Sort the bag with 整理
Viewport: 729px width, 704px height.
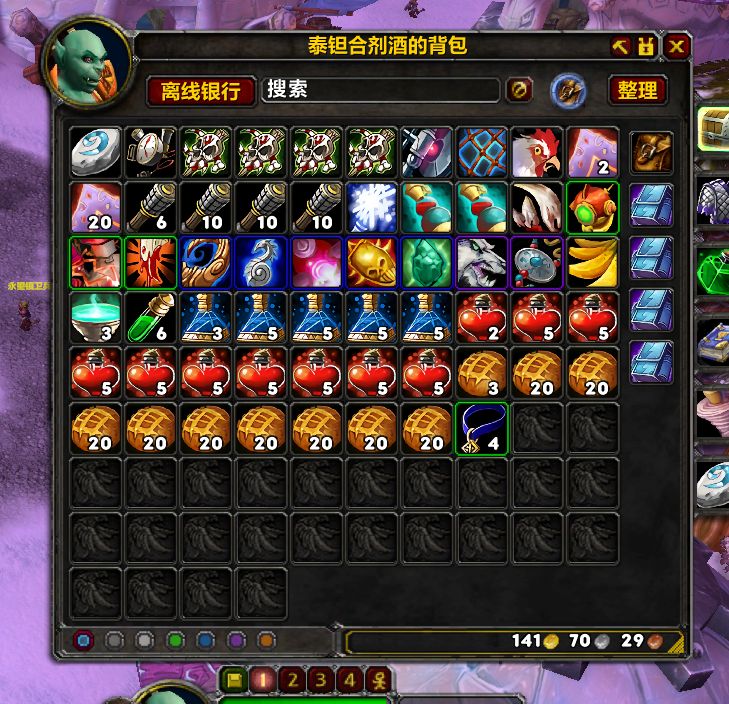tap(637, 91)
